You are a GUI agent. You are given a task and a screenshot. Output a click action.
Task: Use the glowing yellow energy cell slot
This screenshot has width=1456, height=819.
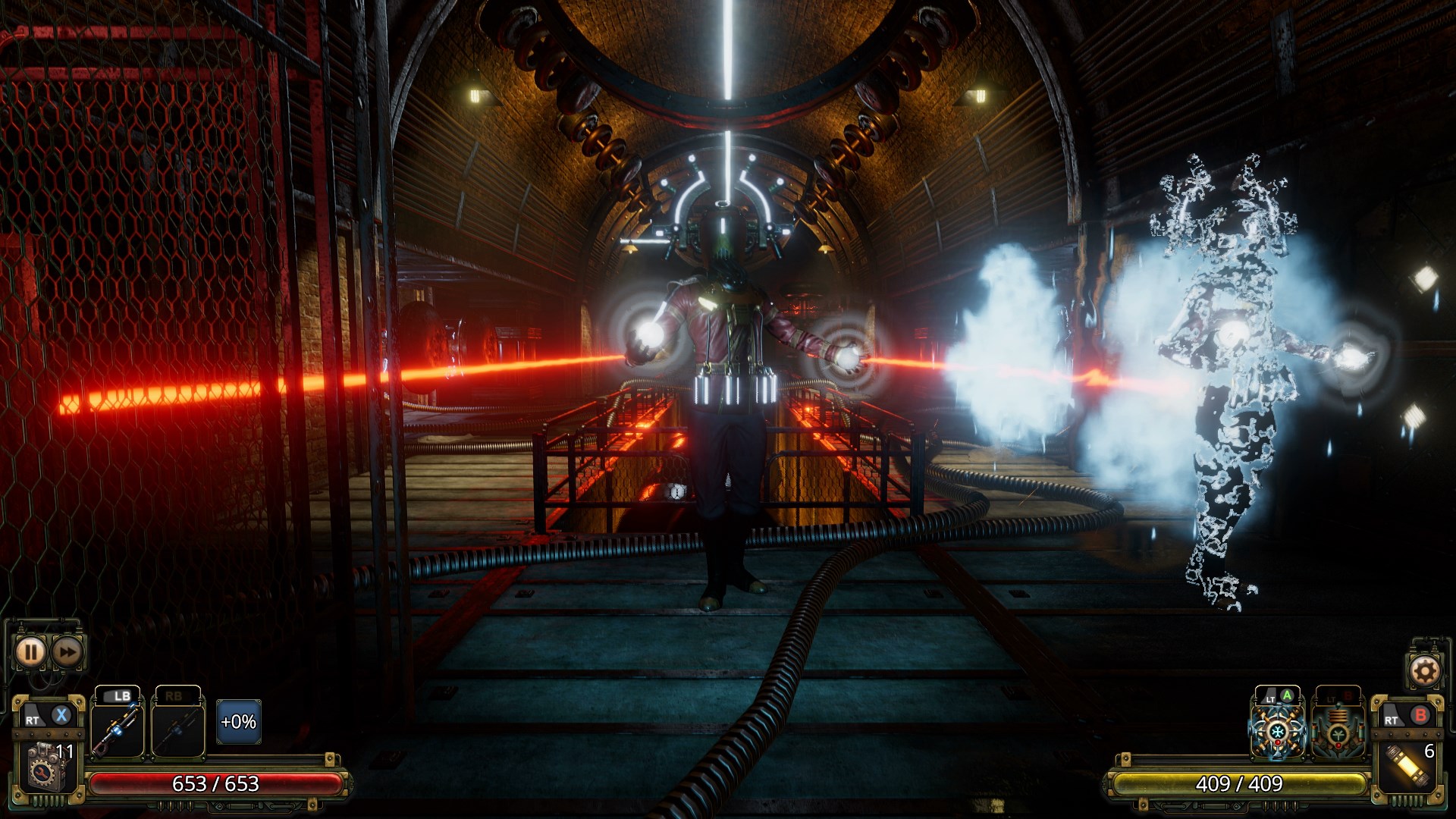coord(1410,764)
